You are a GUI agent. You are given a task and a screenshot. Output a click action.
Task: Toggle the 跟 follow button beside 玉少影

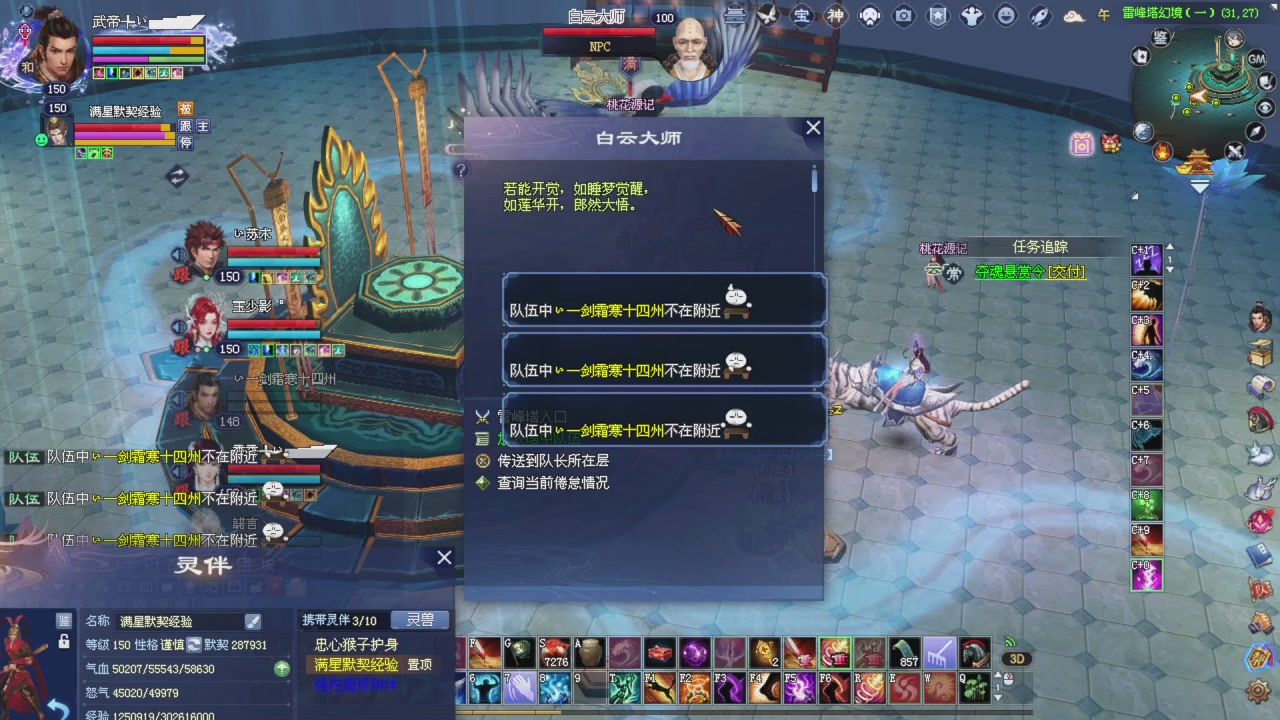pyautogui.click(x=181, y=348)
